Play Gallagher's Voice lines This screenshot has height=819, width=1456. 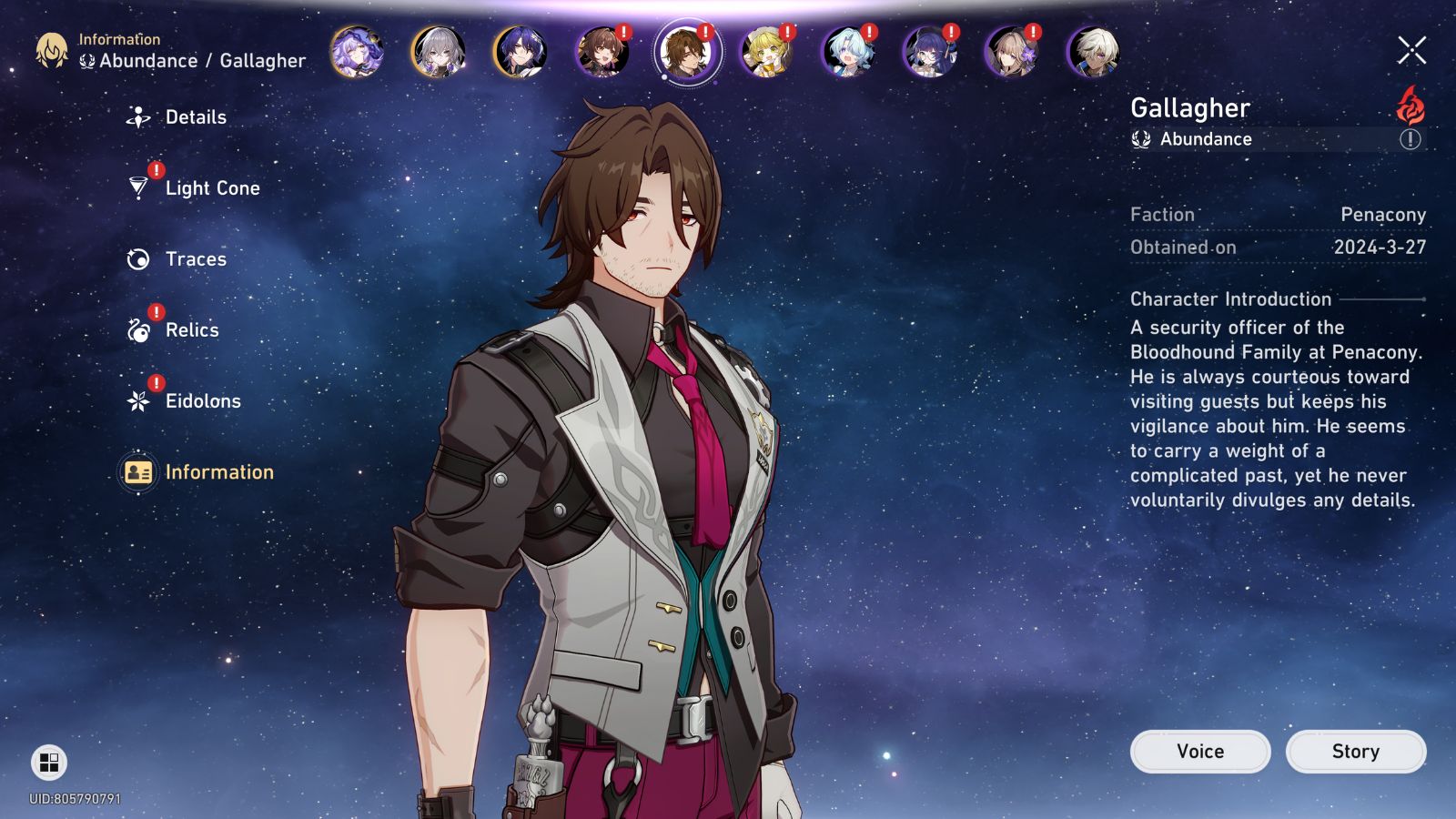pos(1199,752)
